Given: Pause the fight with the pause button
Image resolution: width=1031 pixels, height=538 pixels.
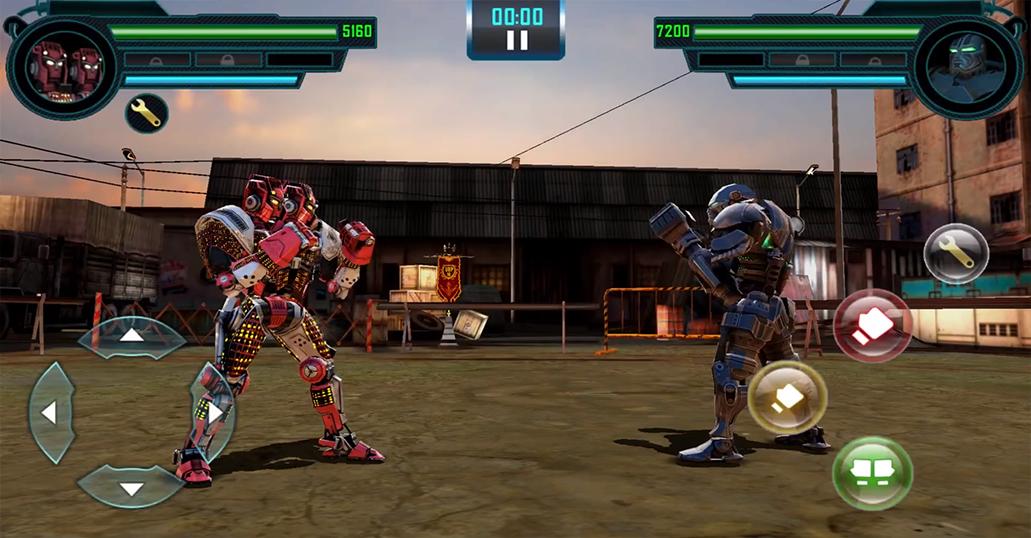Looking at the screenshot, I should pyautogui.click(x=516, y=40).
